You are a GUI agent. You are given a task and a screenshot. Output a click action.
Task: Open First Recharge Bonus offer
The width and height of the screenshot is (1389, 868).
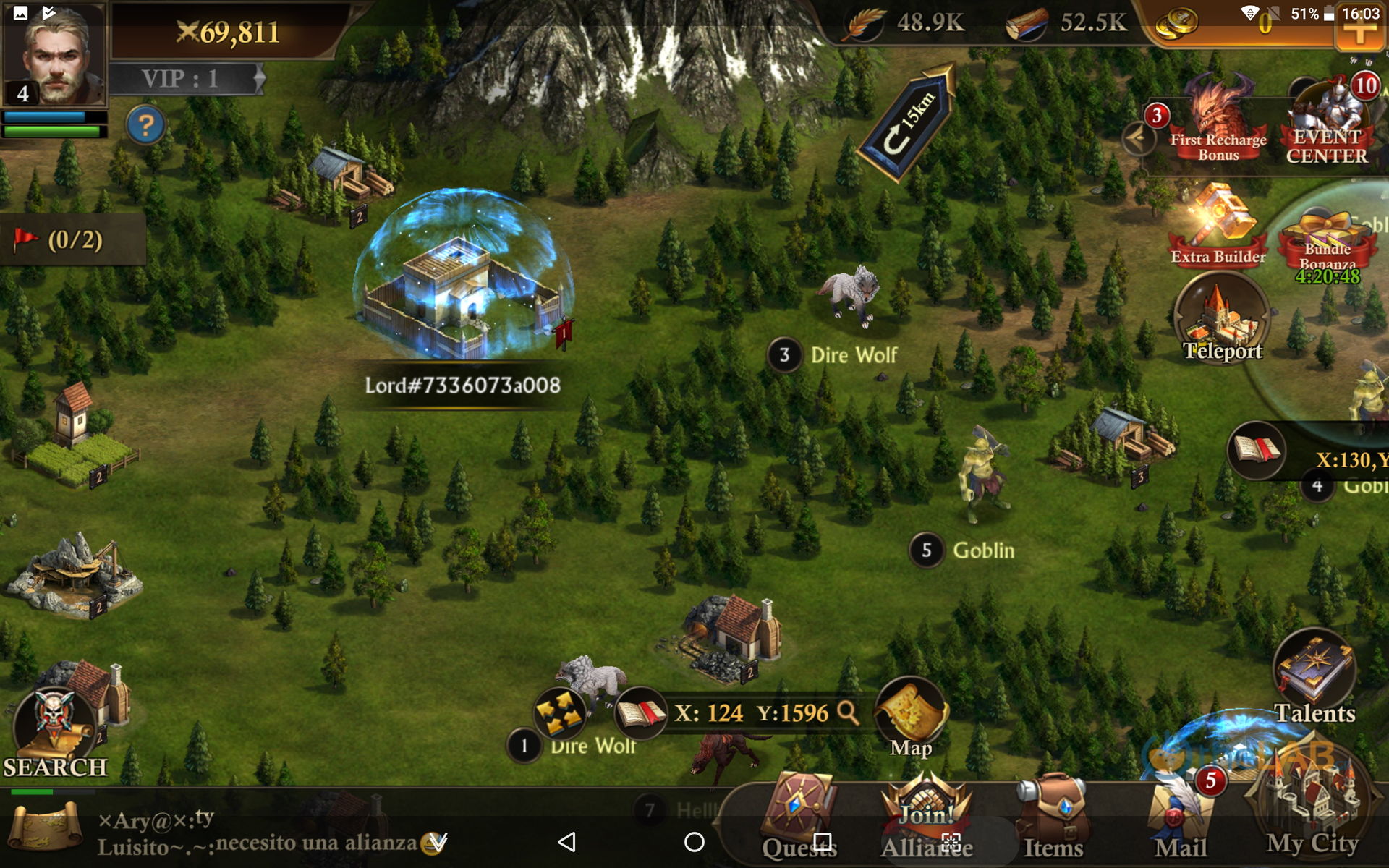coord(1218,123)
